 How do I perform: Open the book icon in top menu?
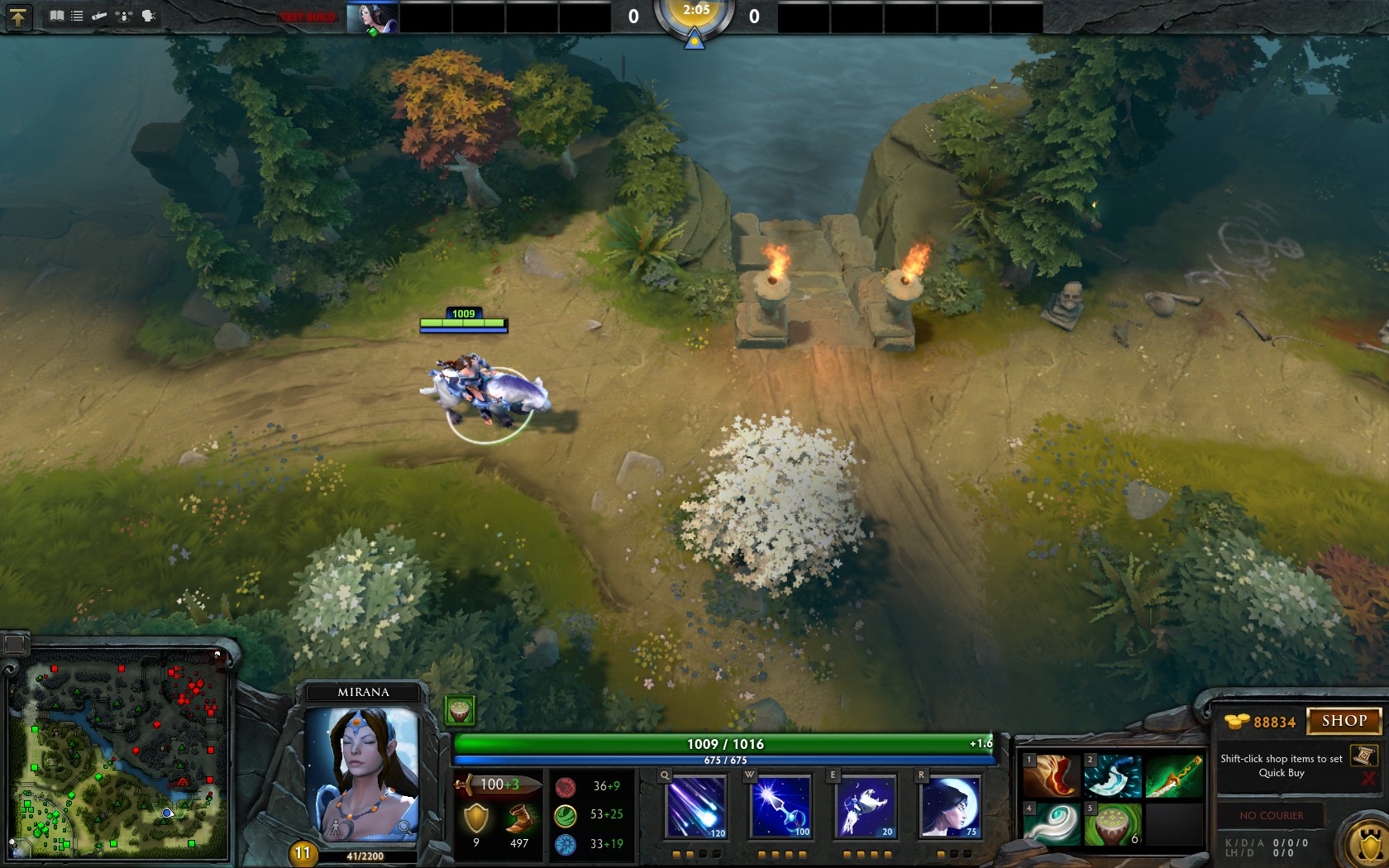tap(56, 16)
